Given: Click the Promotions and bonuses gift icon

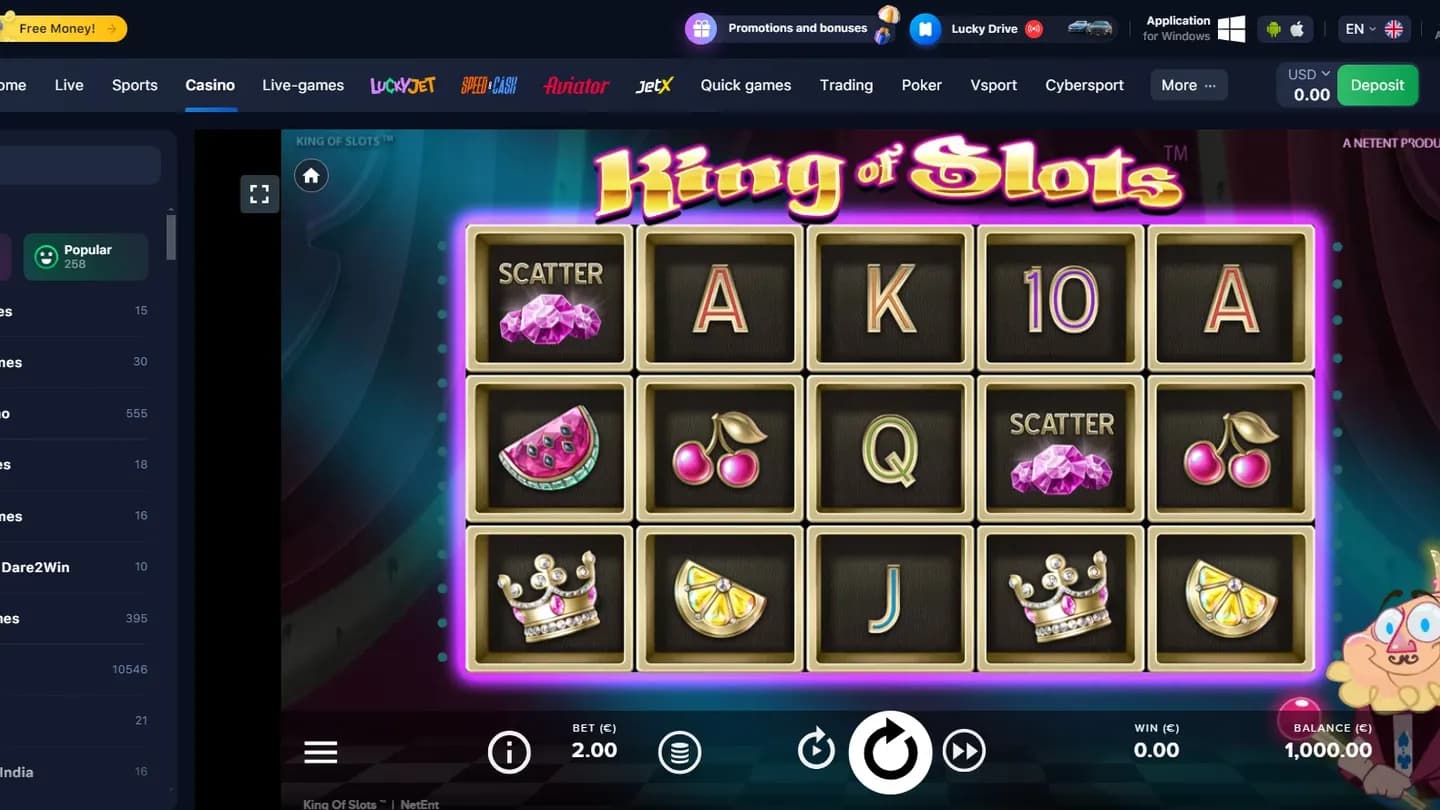Looking at the screenshot, I should point(701,28).
